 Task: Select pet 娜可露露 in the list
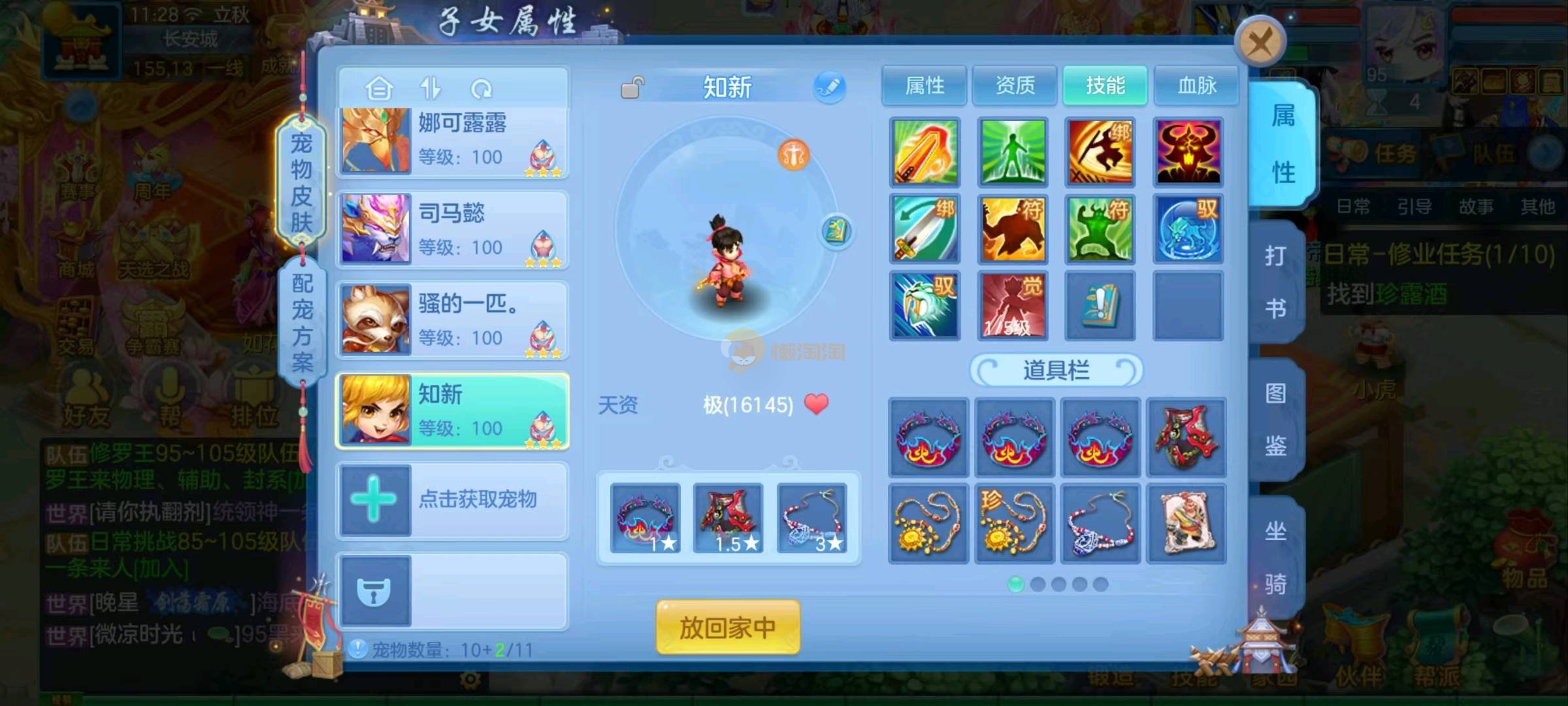point(452,140)
